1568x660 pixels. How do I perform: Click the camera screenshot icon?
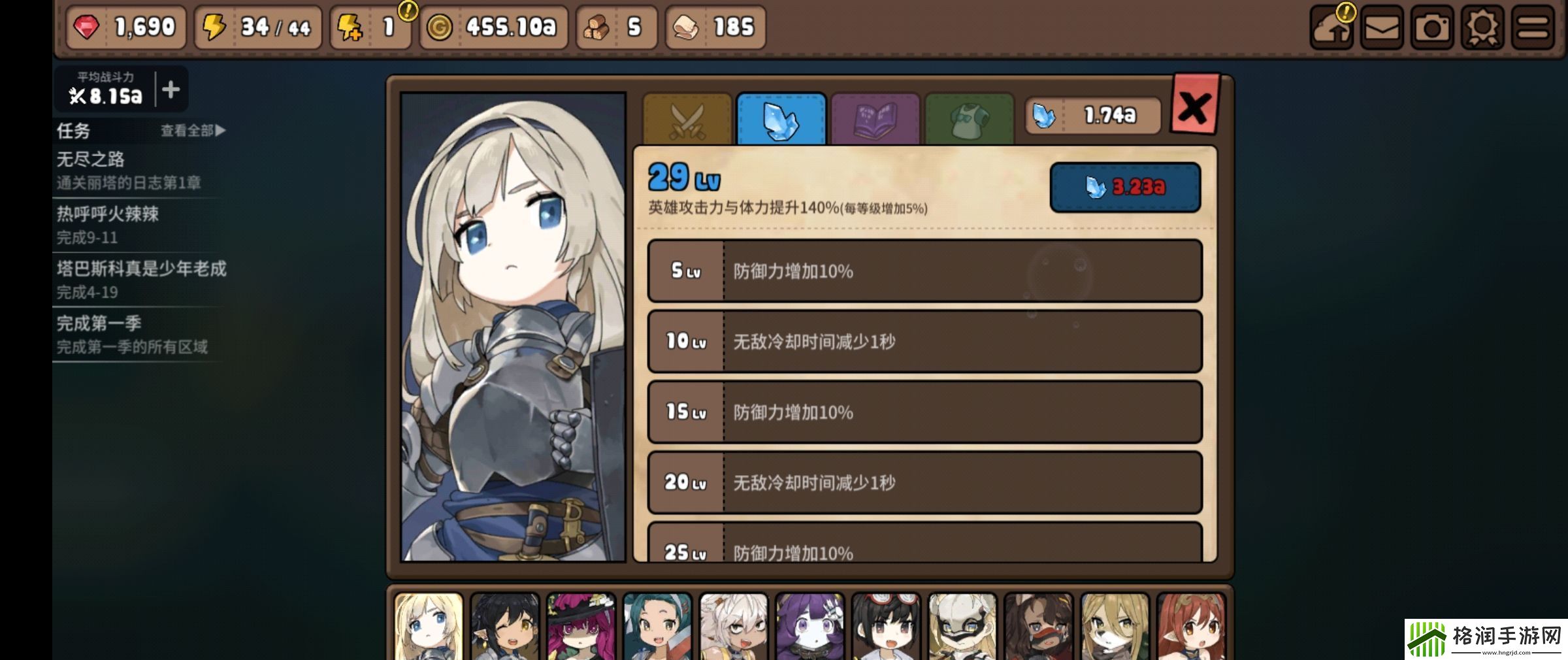[1431, 27]
